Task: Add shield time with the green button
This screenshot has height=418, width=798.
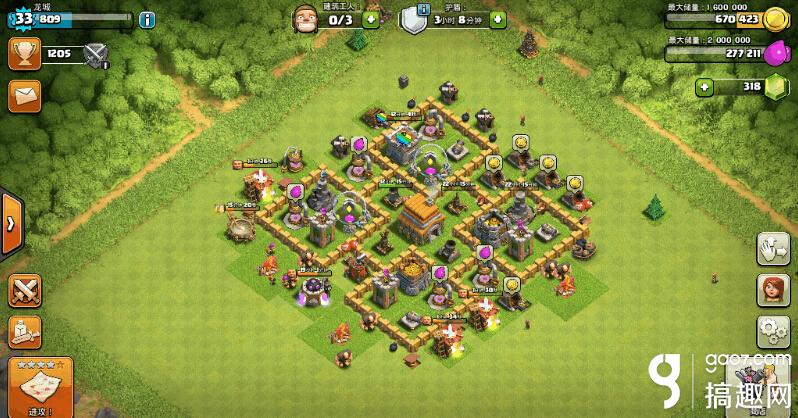Action: (498, 19)
